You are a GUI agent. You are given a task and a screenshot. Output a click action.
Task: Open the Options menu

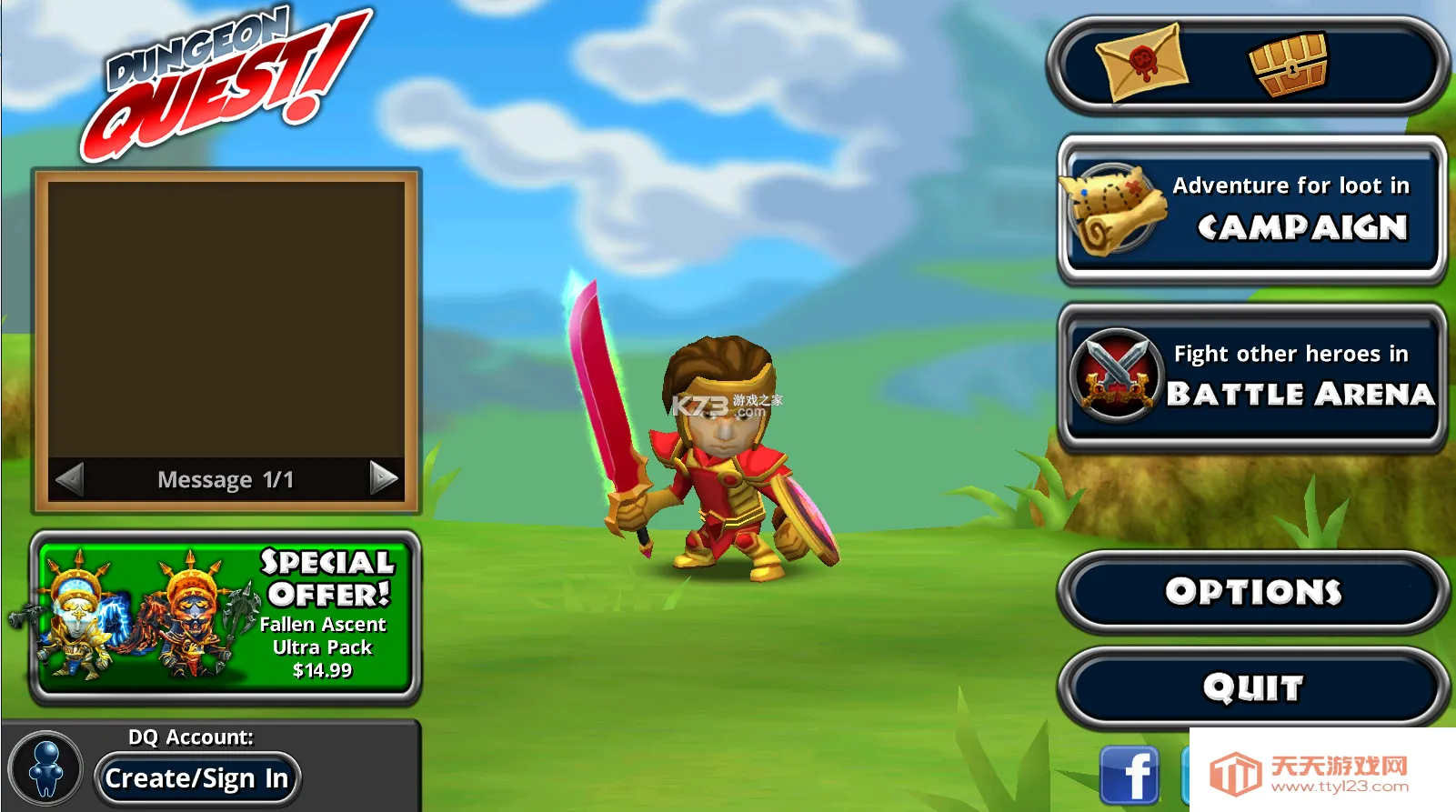coord(1253,592)
